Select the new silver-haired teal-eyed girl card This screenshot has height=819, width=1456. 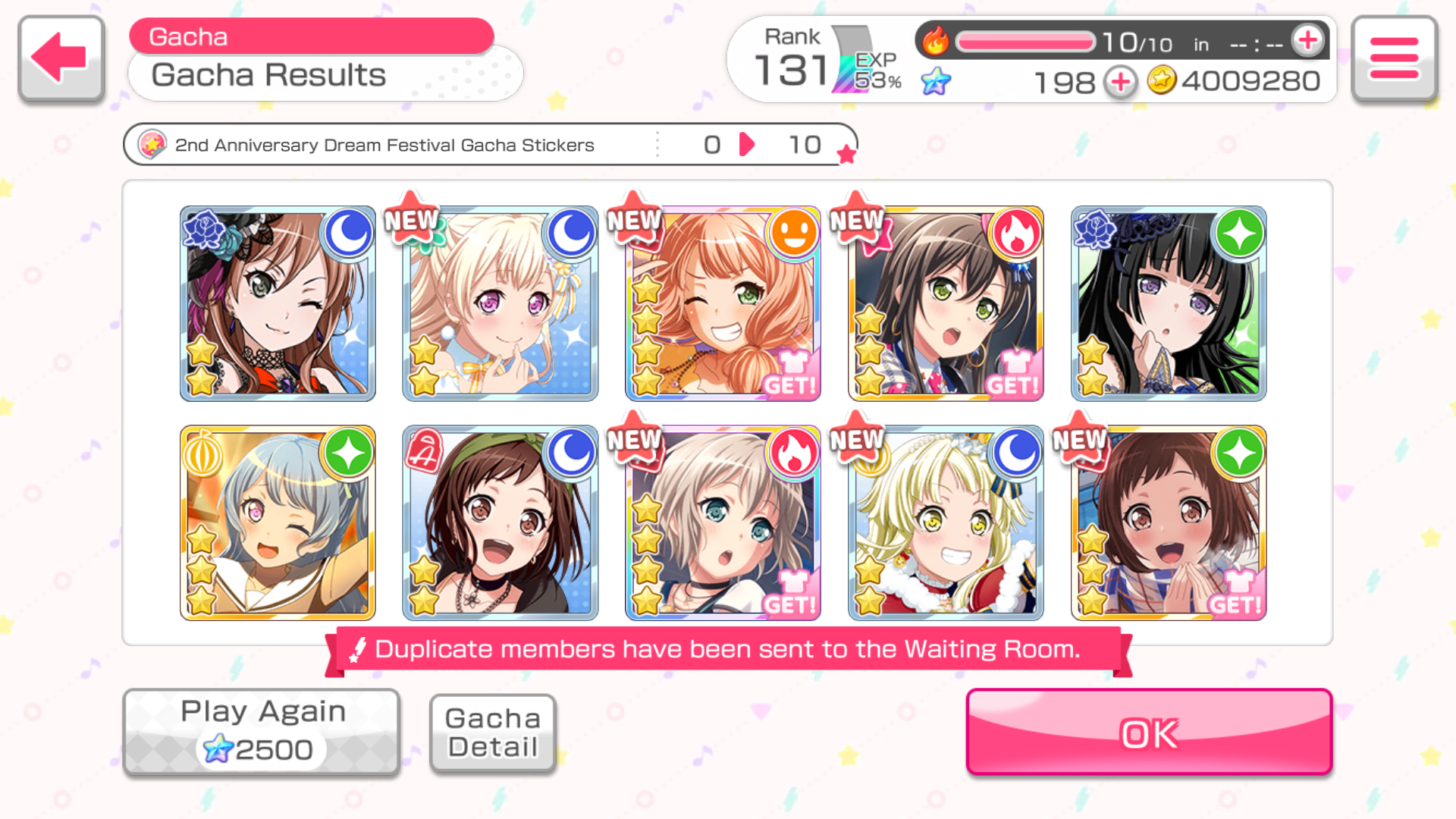723,523
